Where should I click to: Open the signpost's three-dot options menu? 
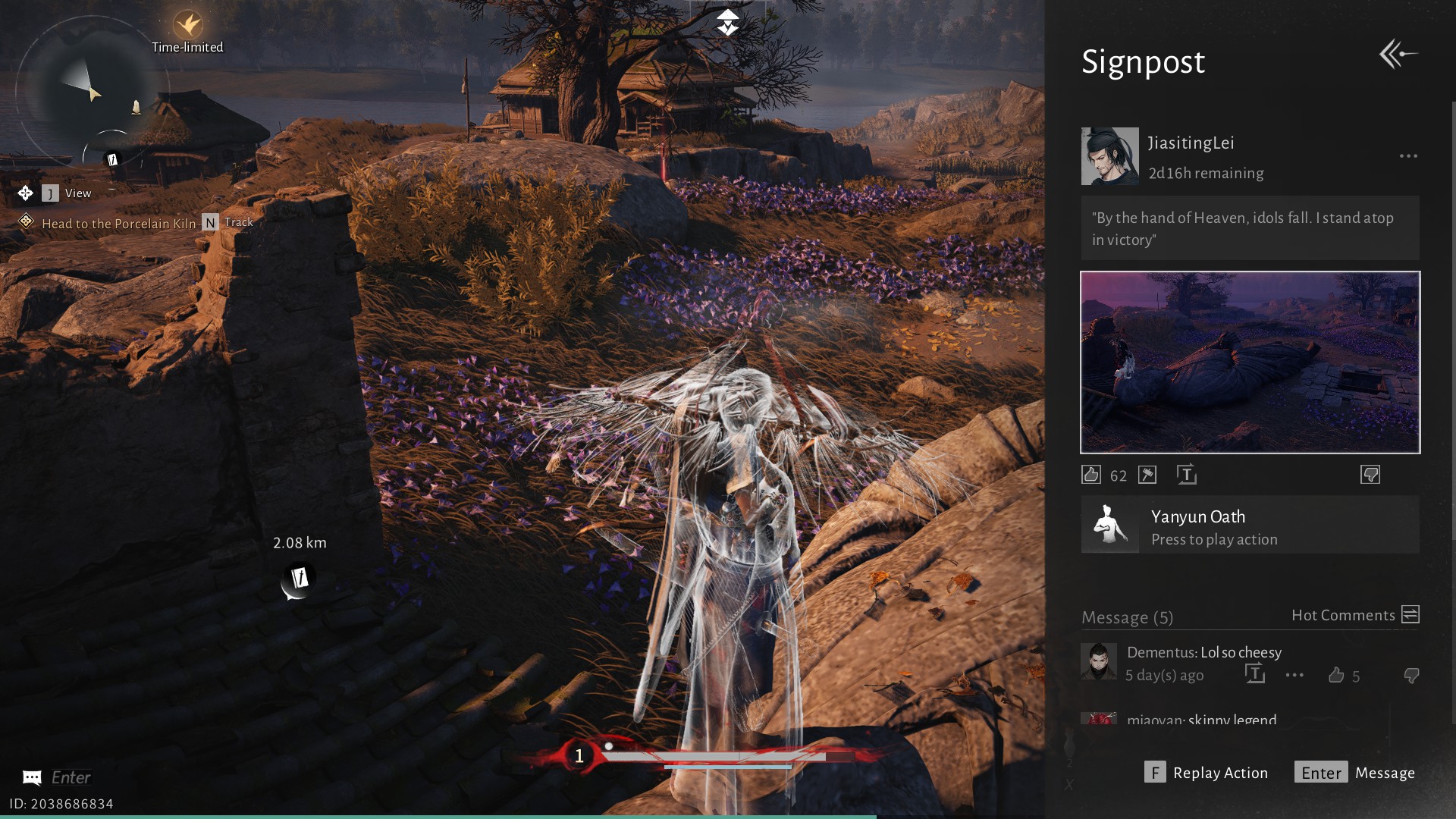pos(1408,156)
